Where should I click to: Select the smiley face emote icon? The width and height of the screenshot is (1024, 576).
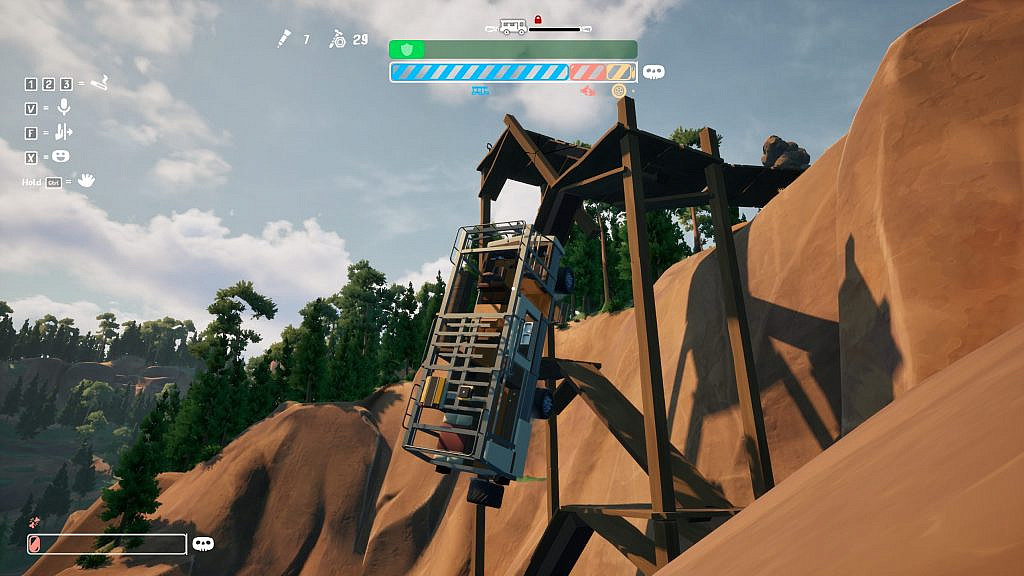tap(62, 156)
